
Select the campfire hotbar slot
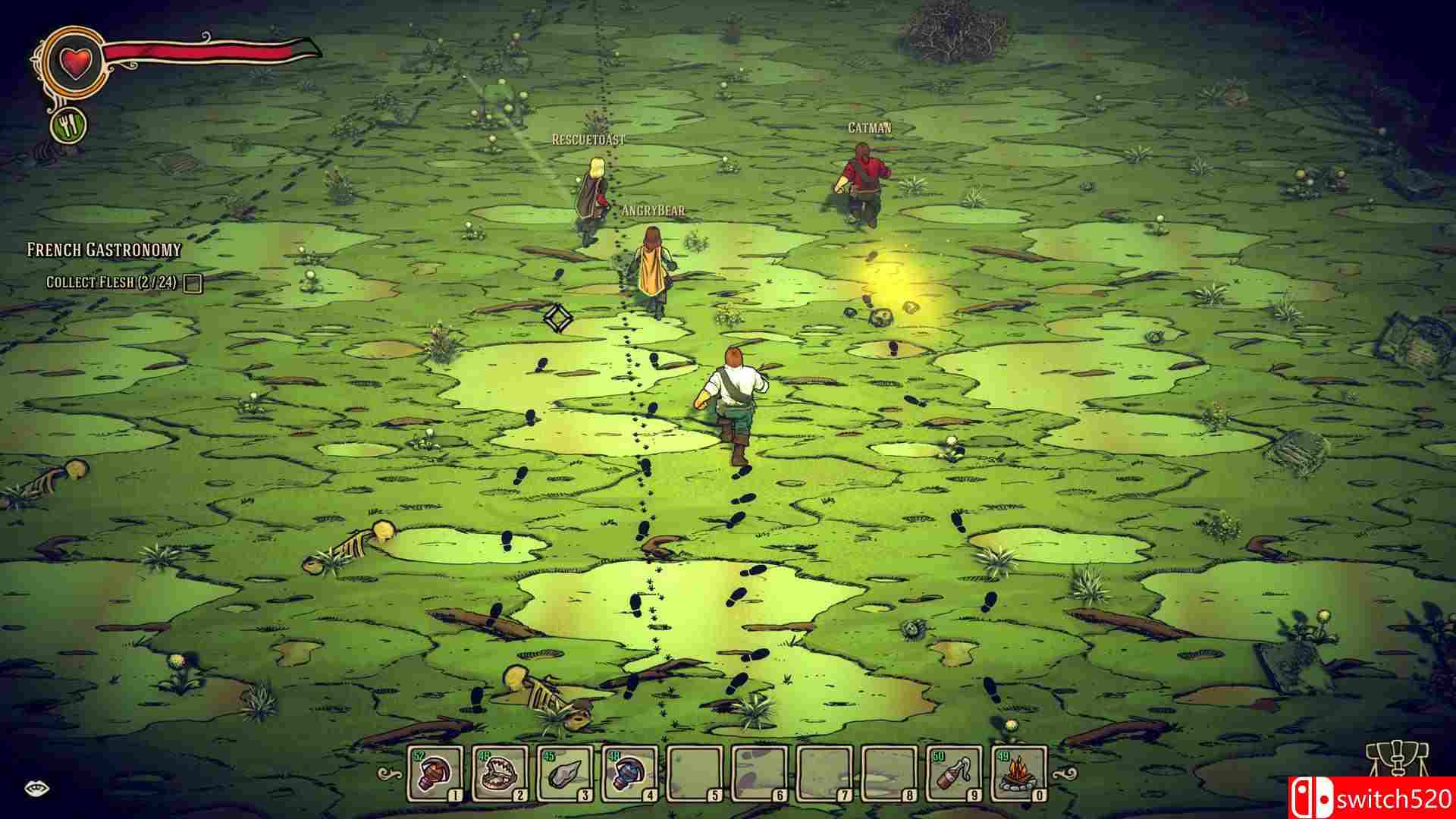(1019, 774)
